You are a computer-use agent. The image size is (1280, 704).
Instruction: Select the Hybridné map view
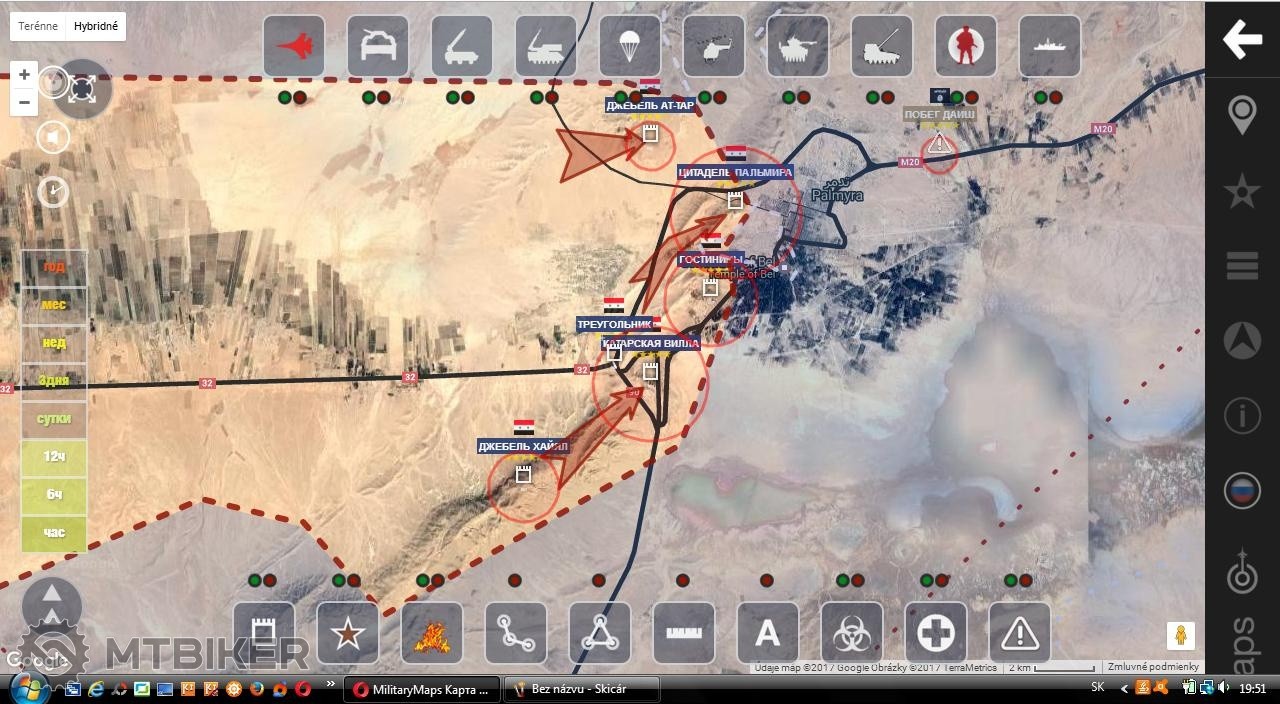96,26
